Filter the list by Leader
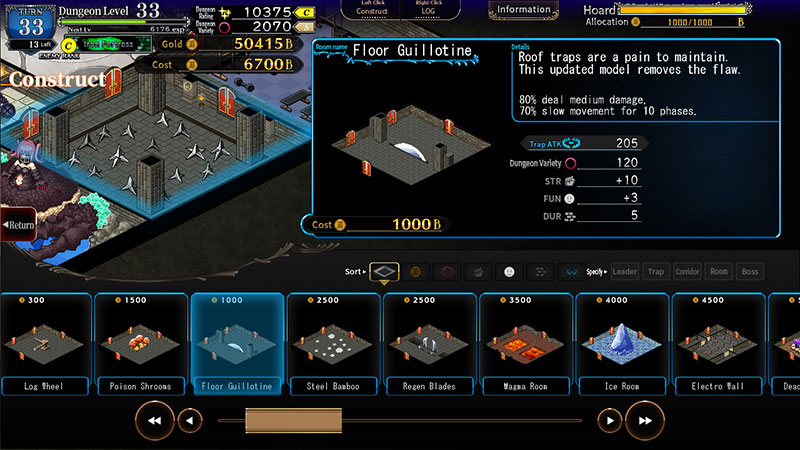800x450 pixels. point(625,271)
